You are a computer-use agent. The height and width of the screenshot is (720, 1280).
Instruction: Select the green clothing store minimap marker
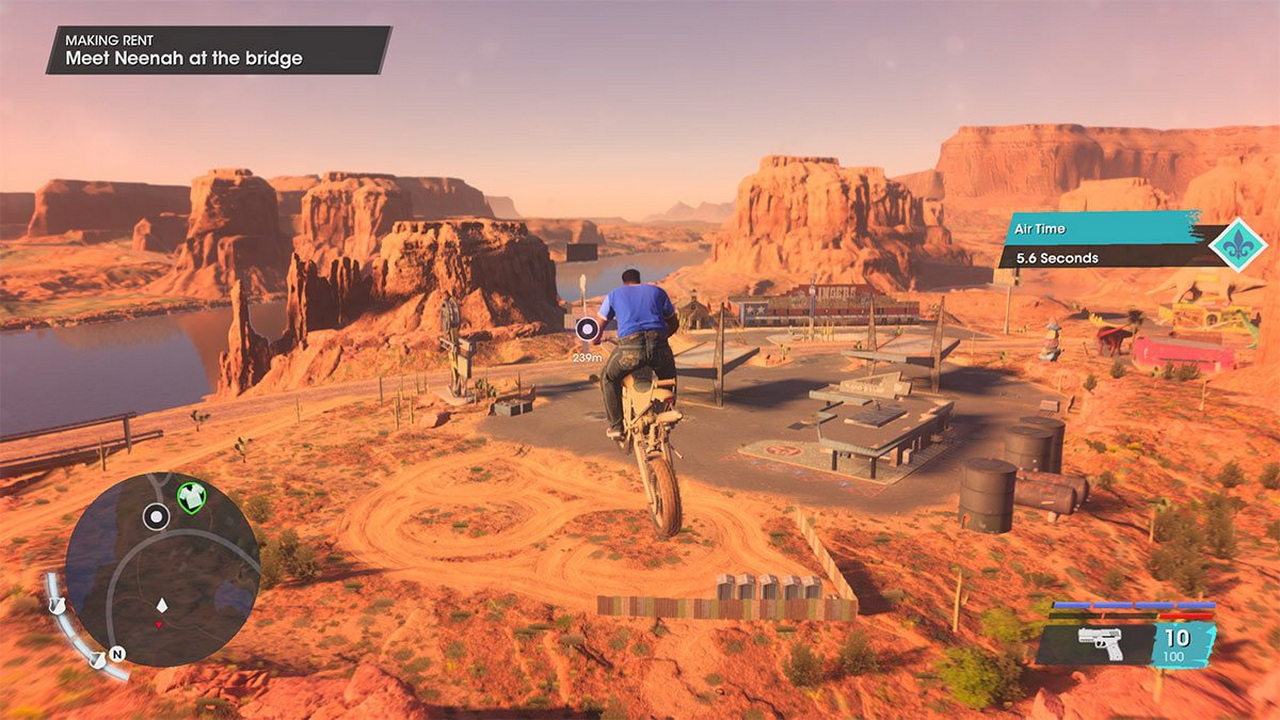[190, 497]
